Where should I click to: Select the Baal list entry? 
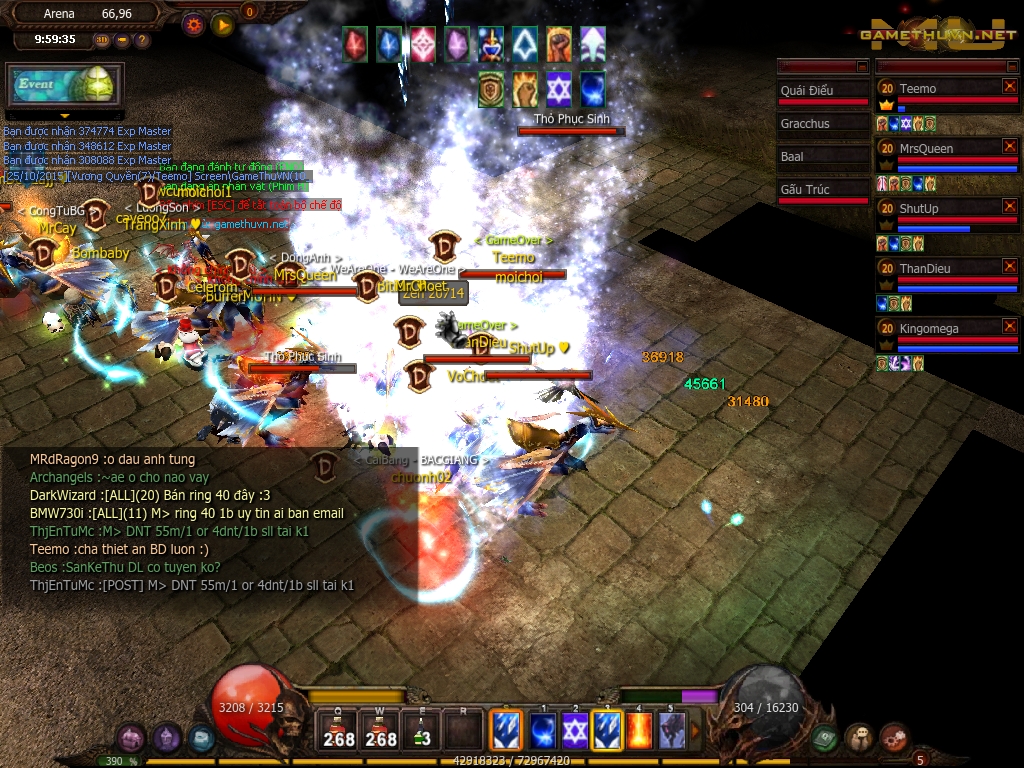pos(824,157)
